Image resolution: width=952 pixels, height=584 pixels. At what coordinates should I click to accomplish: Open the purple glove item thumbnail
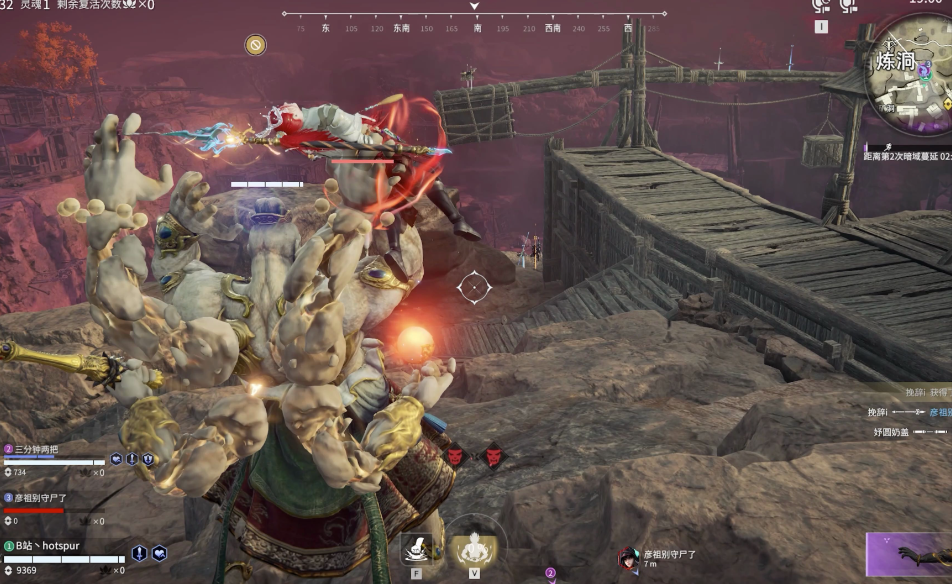(909, 556)
